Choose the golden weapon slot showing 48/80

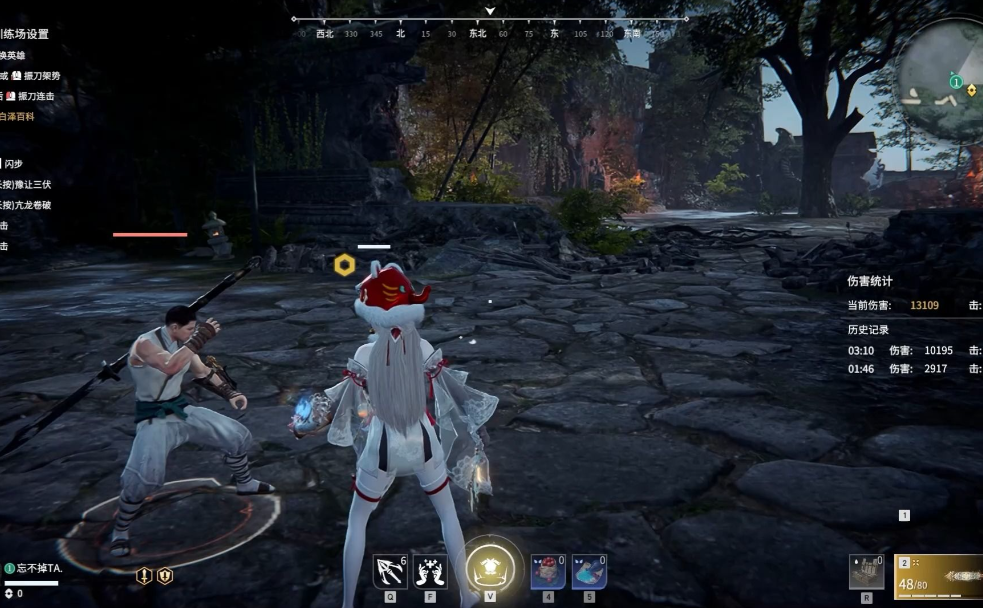938,576
